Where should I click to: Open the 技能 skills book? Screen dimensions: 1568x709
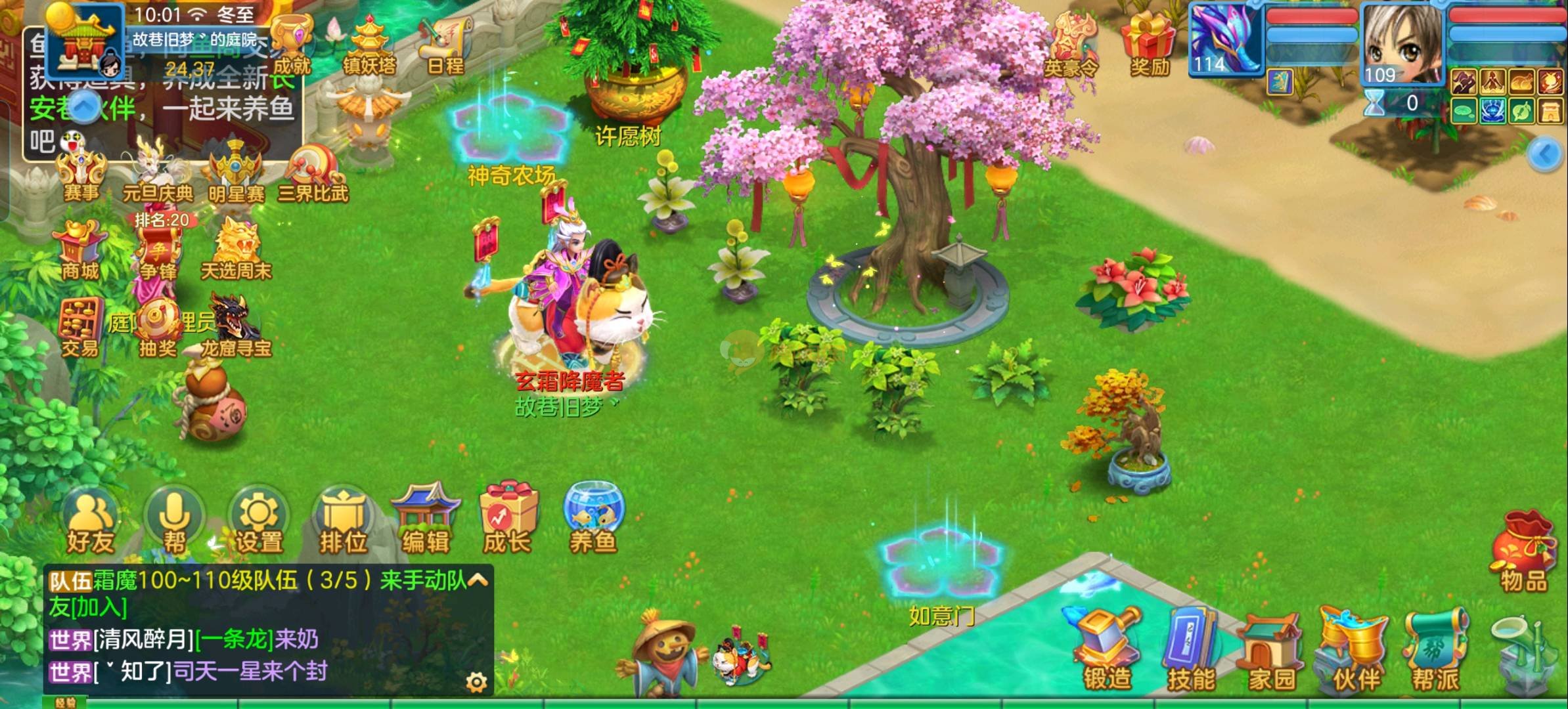coord(1190,650)
